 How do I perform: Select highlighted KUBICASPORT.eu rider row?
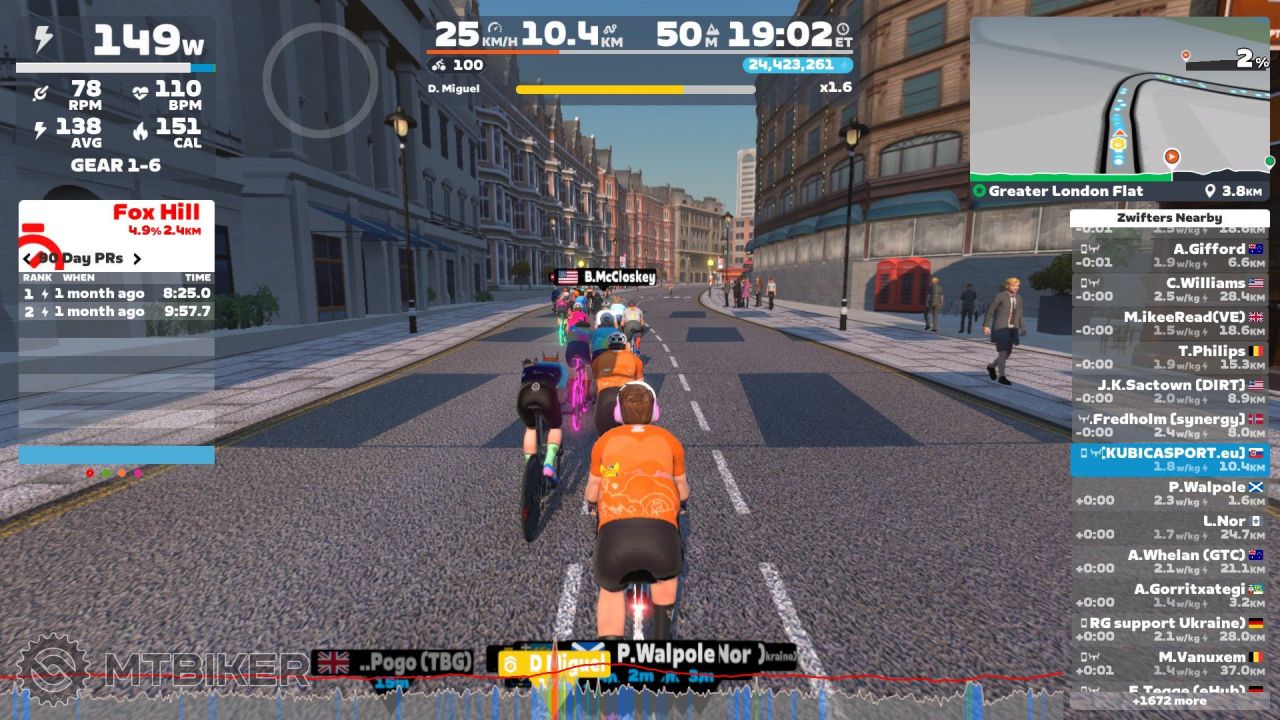click(1169, 460)
